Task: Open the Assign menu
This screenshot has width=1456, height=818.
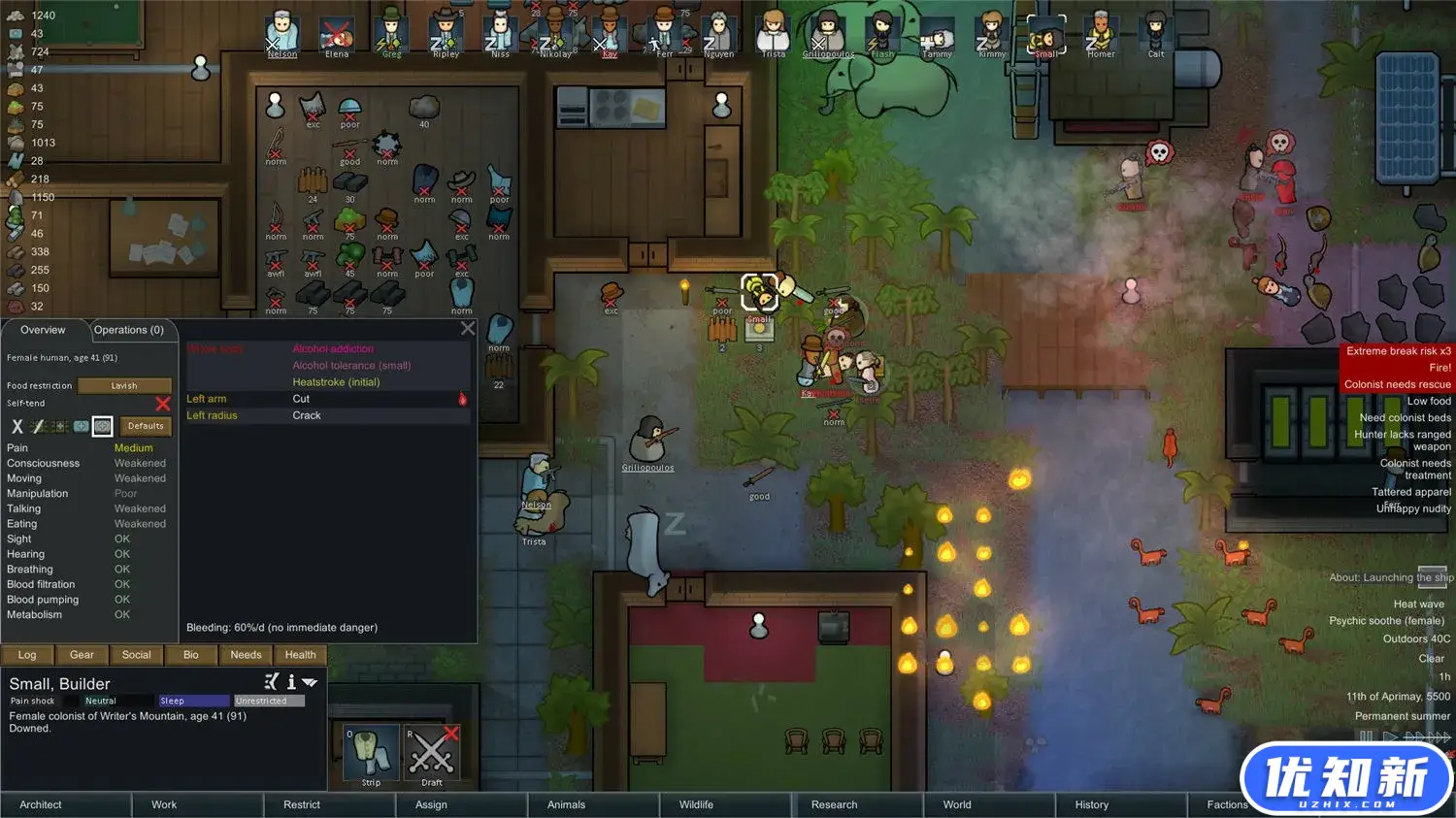Action: coord(431,804)
